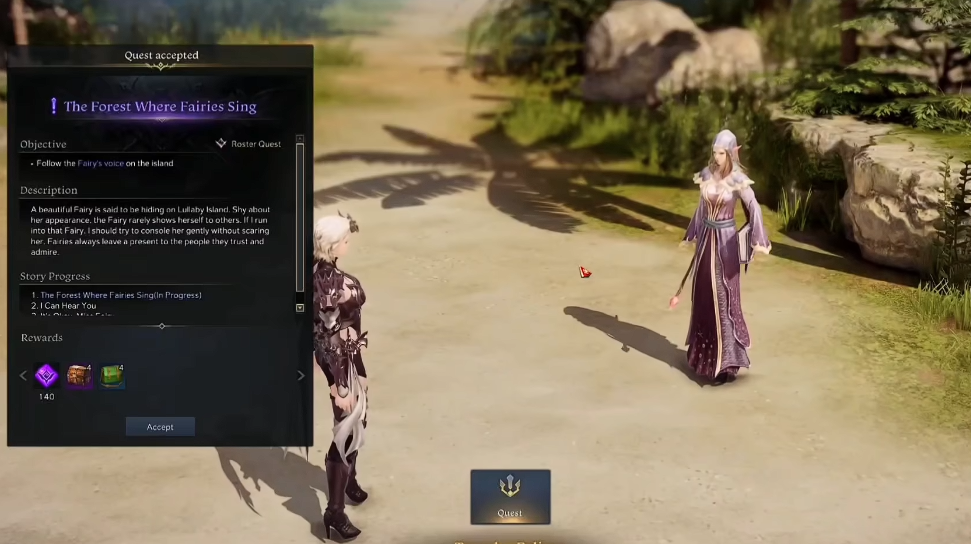Accept The Forest Where Fairies Sing quest

point(160,427)
